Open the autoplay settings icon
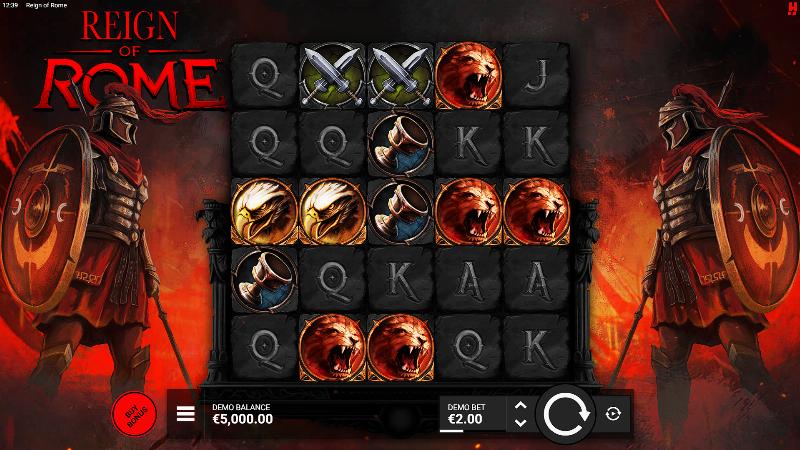 point(613,413)
